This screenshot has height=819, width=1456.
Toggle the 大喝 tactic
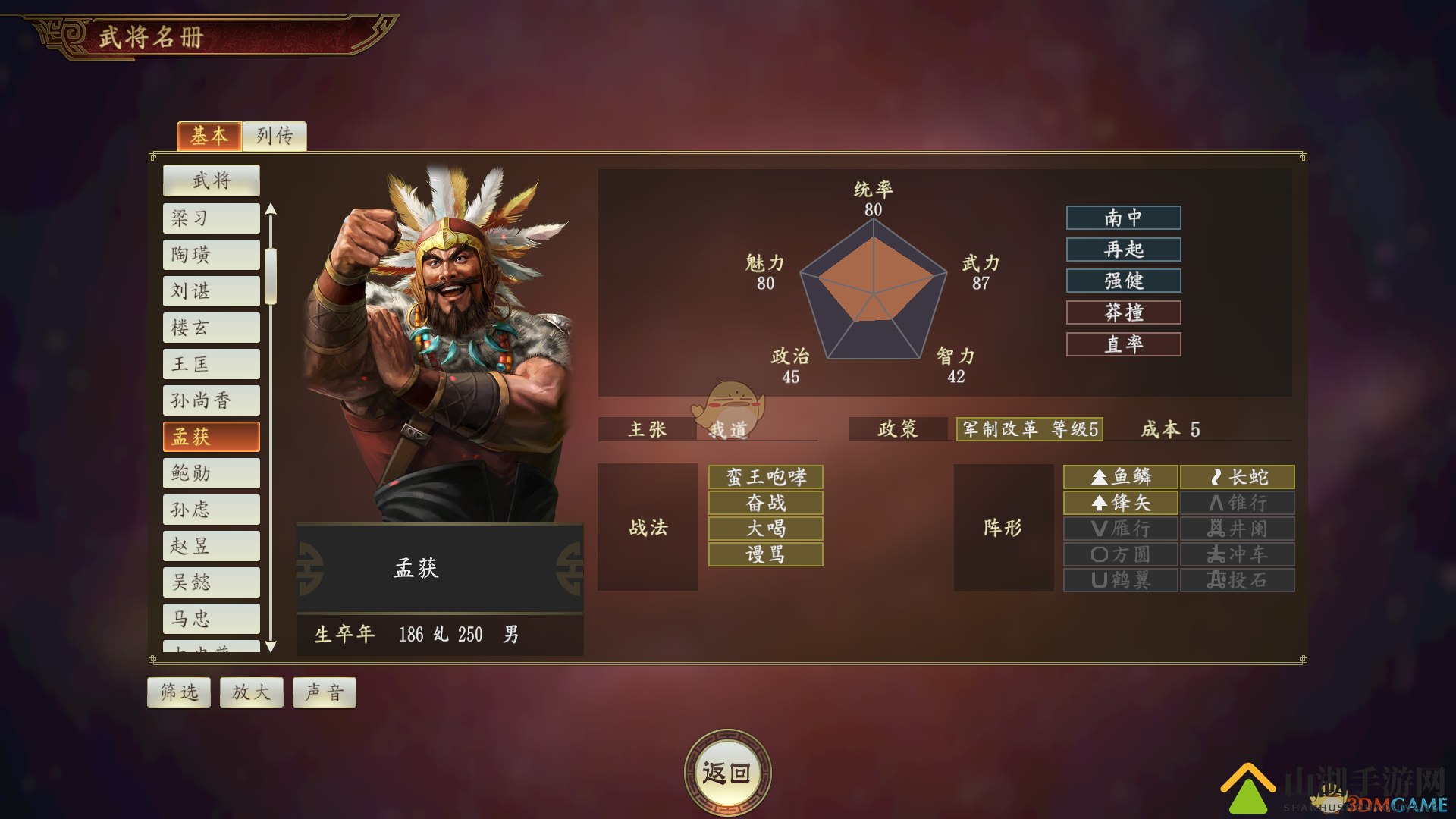coord(764,529)
